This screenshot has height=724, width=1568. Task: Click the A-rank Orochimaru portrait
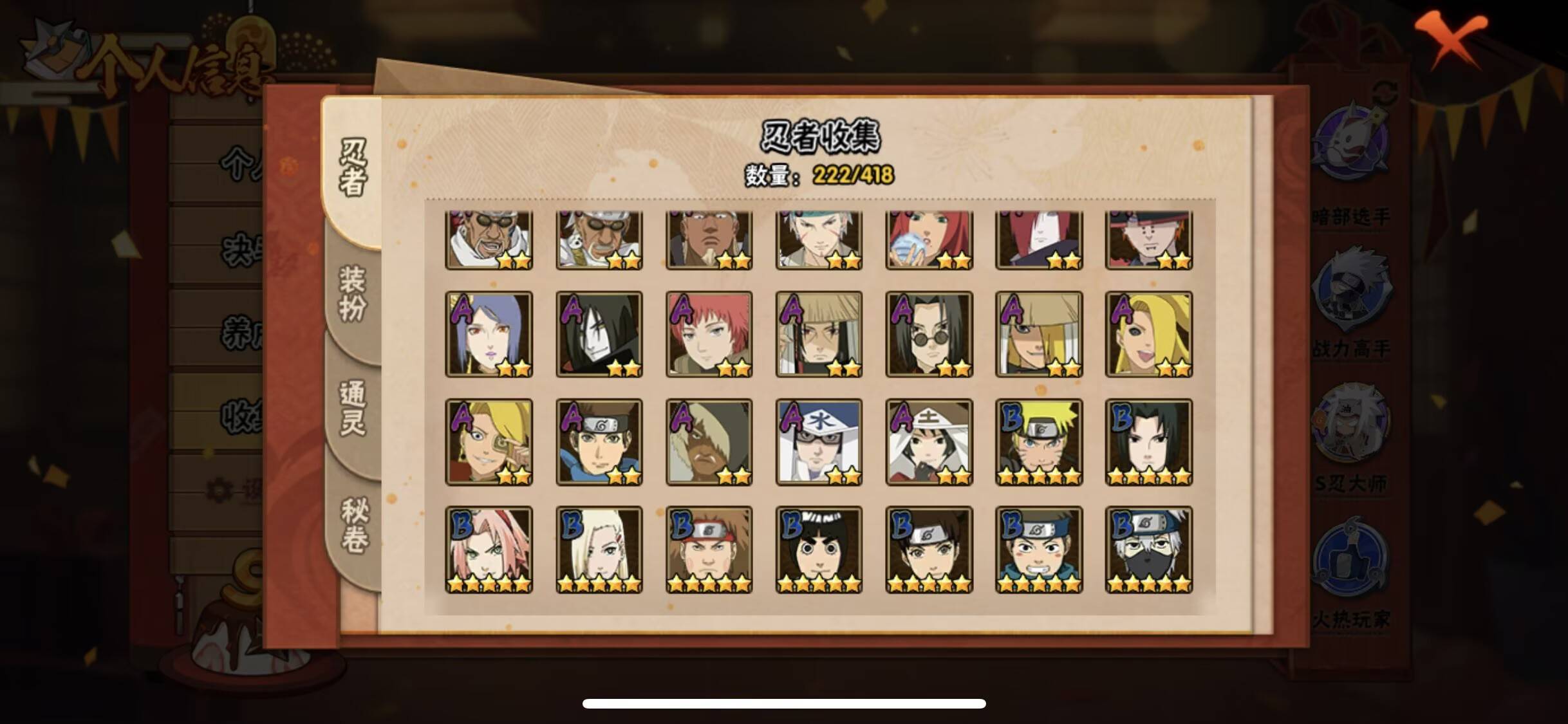(x=600, y=335)
